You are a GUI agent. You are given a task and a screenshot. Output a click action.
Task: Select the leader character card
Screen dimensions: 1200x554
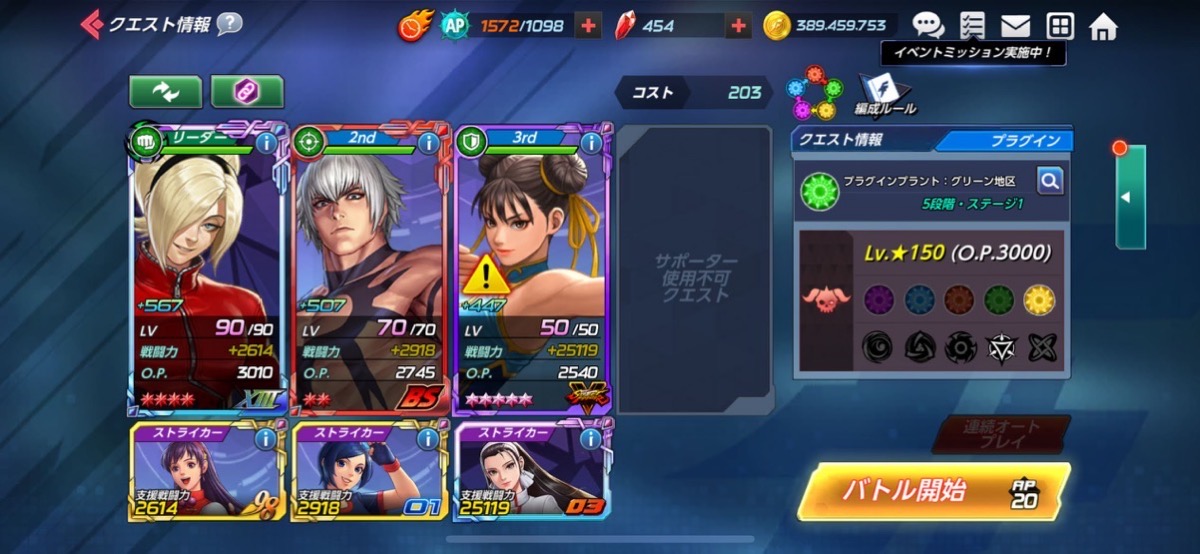[x=209, y=270]
